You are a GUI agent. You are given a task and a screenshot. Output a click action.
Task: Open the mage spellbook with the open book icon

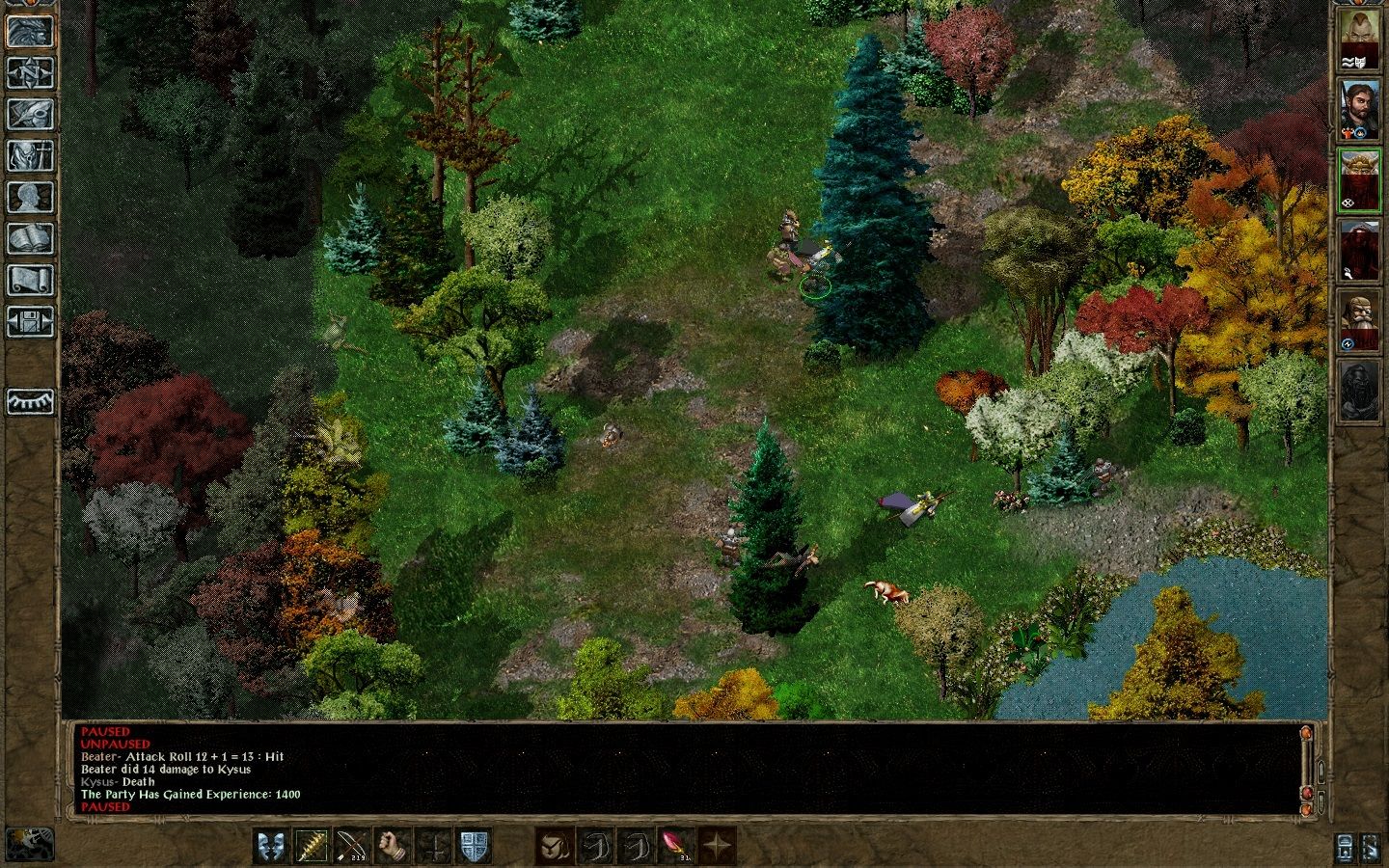(30, 238)
